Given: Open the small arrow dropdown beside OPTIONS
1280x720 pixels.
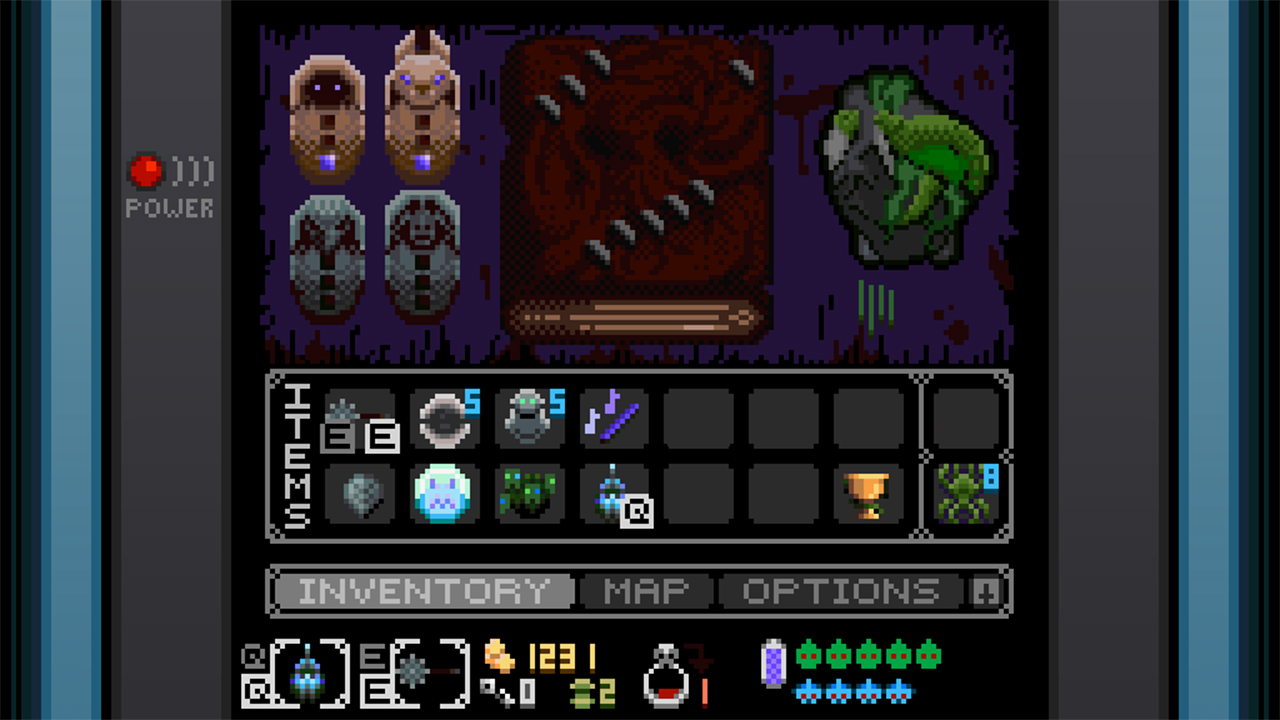Looking at the screenshot, I should 986,591.
